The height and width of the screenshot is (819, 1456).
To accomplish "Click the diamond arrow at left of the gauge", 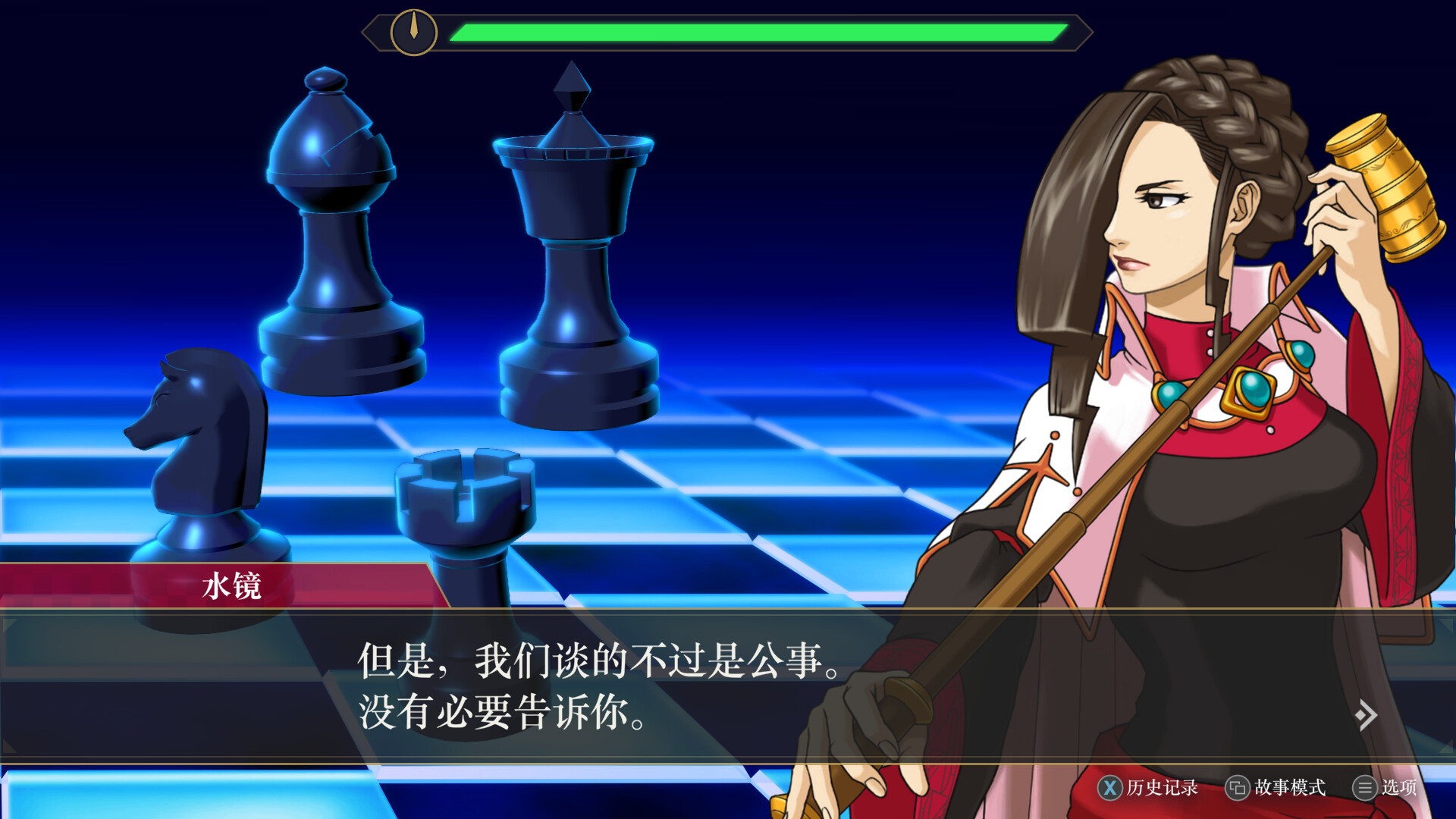I will 372,32.
